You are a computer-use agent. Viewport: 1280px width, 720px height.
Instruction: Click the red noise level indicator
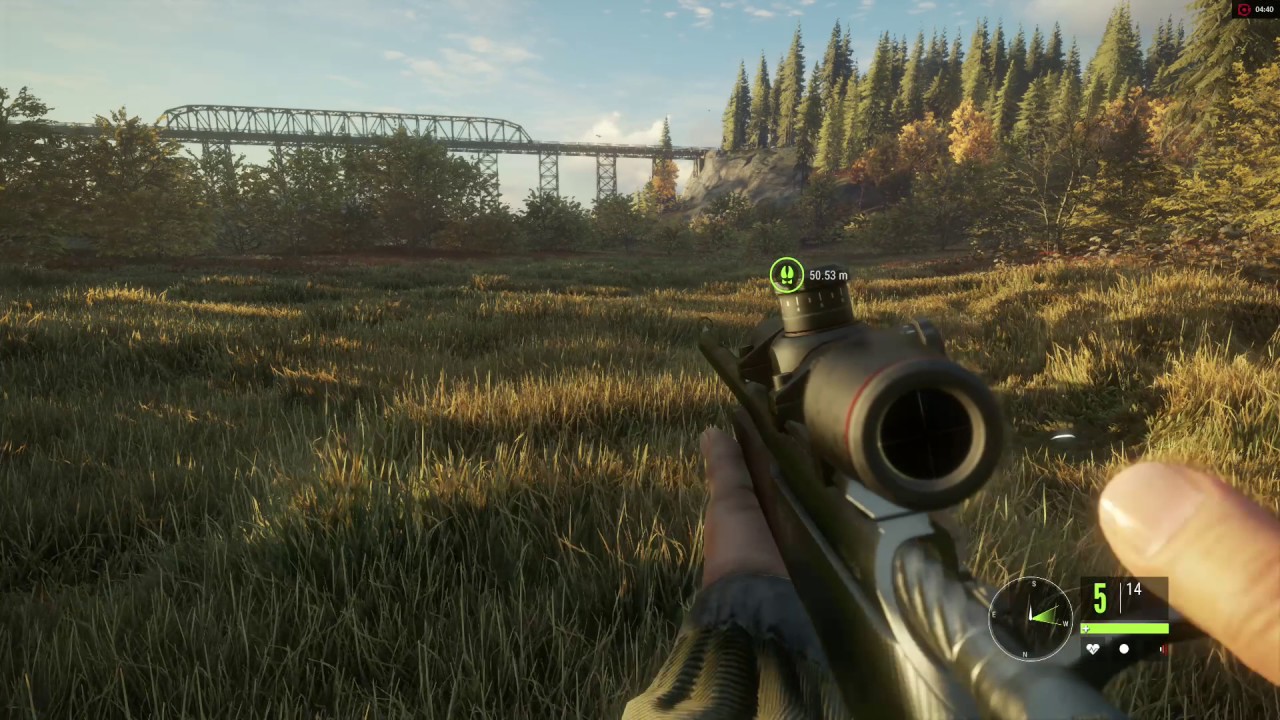1163,649
